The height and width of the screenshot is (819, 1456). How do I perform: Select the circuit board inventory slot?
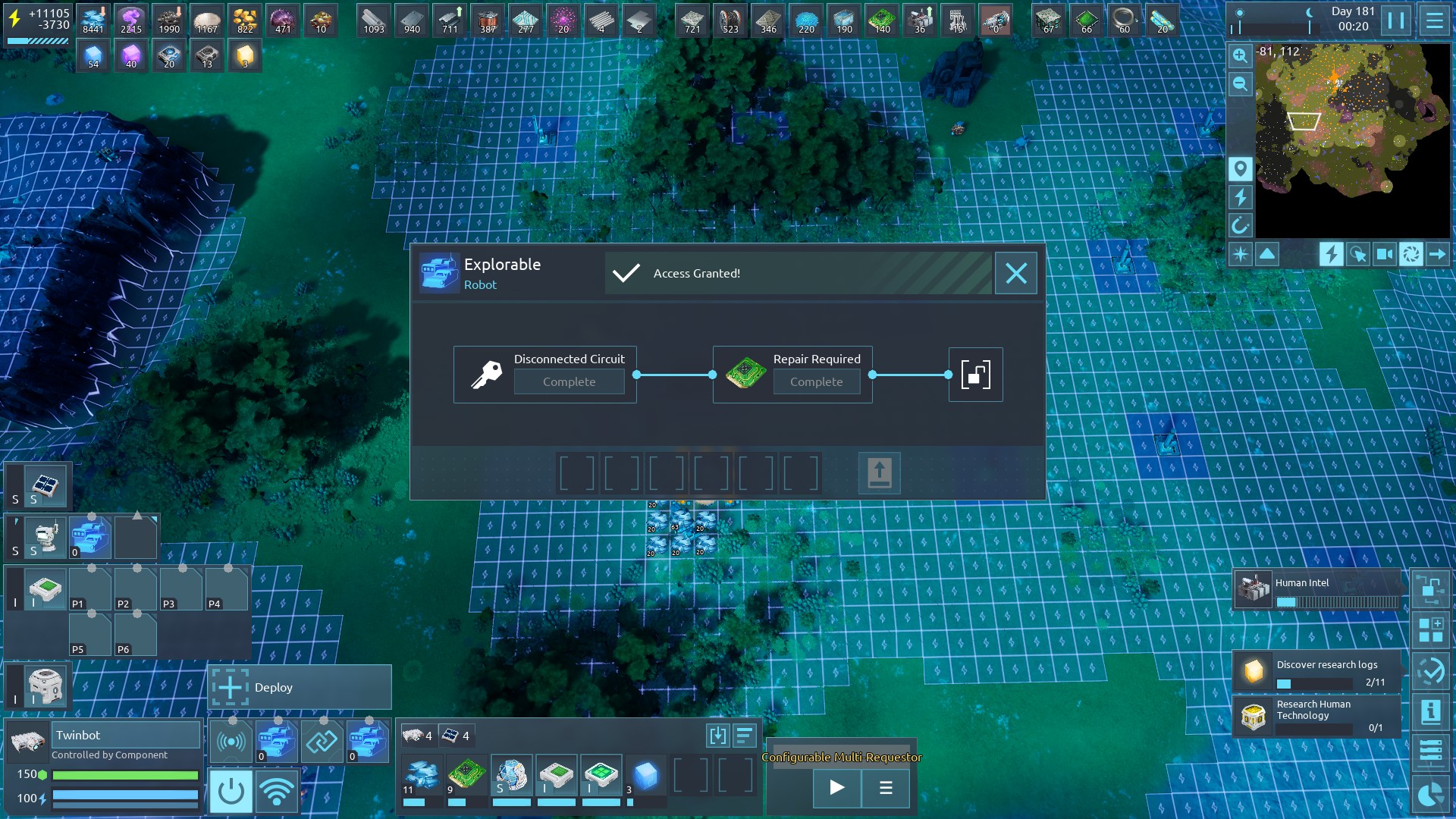[466, 775]
